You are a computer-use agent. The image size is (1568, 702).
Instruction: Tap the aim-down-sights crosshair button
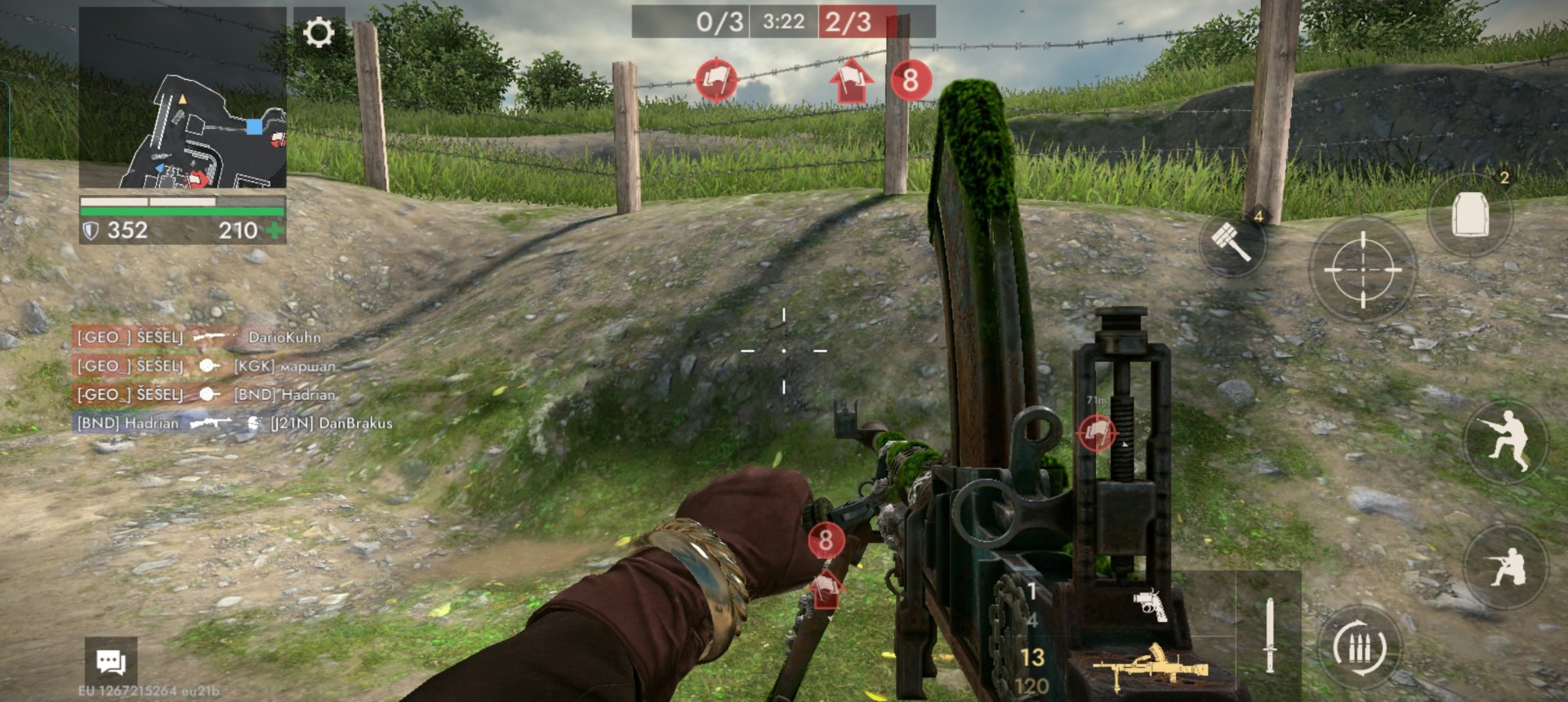coord(1362,269)
